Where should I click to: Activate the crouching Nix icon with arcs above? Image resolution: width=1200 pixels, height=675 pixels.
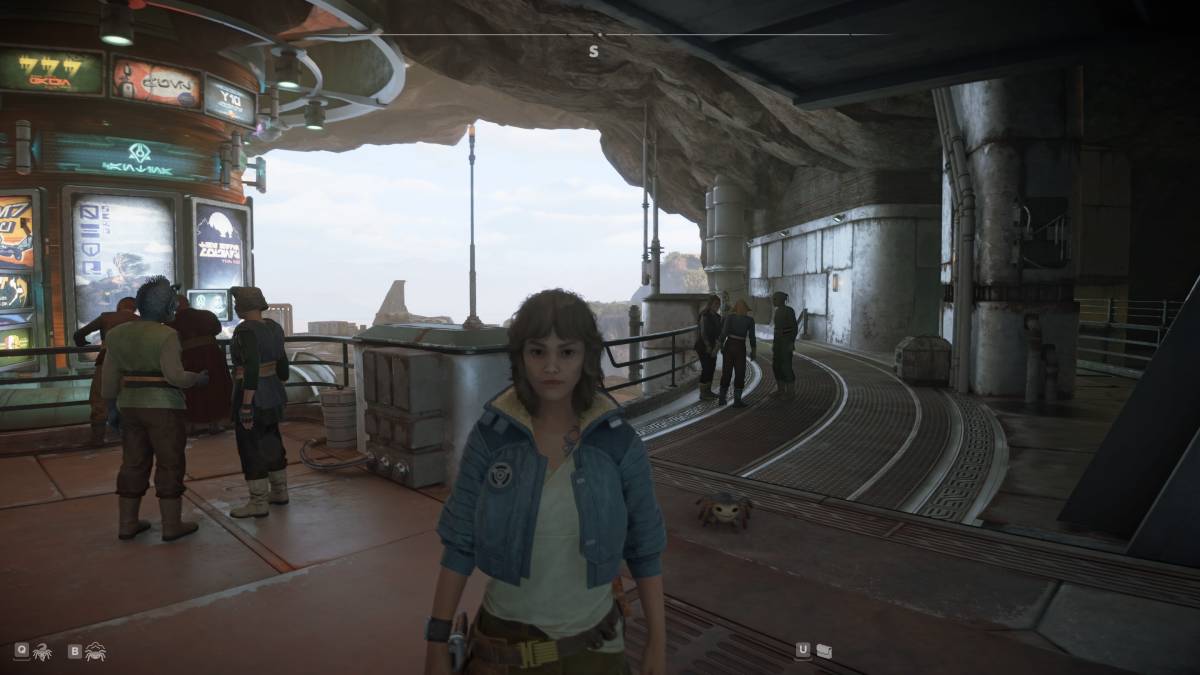coord(96,652)
